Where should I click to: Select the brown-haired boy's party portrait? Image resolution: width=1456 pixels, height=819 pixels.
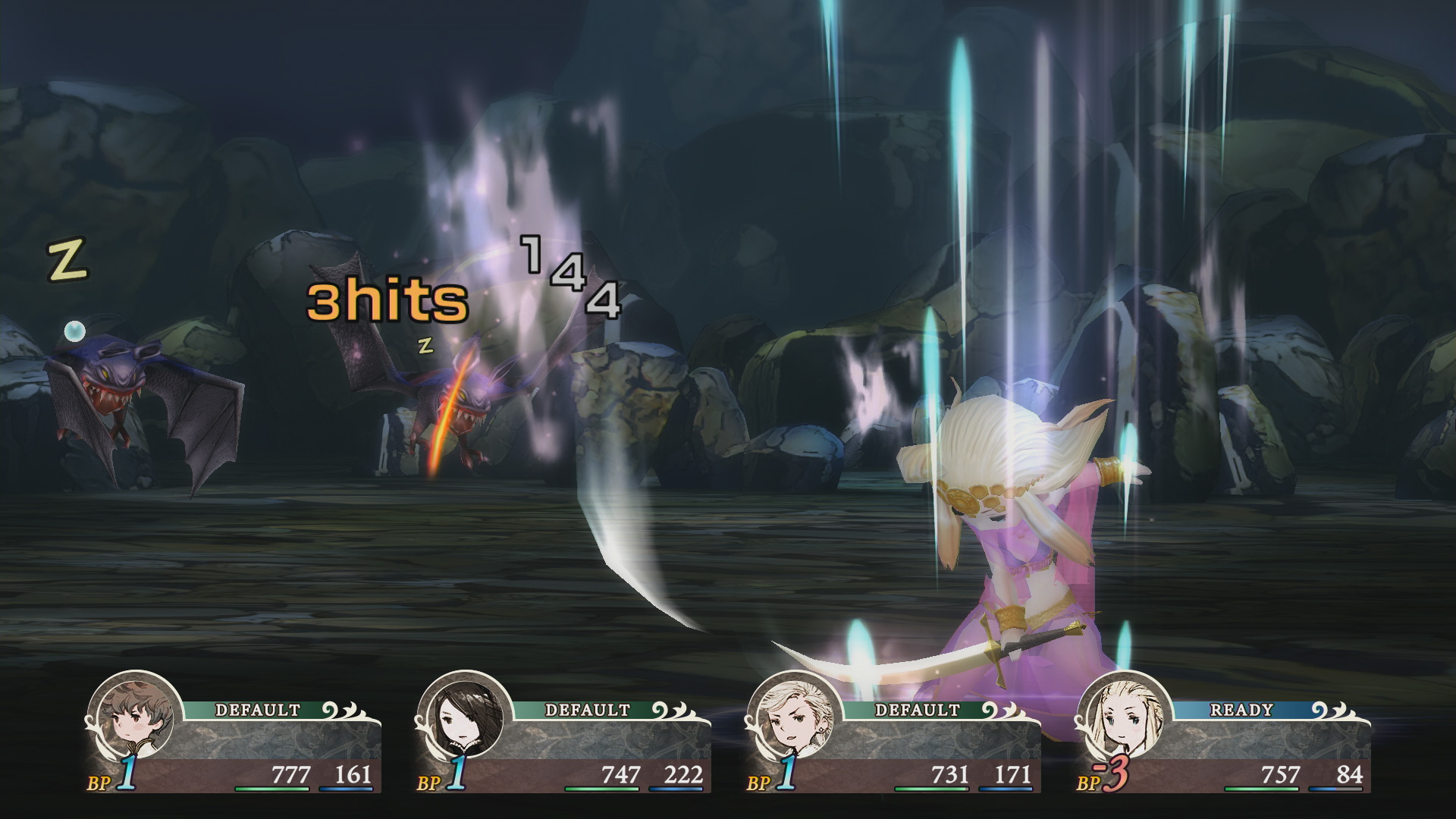(135, 717)
